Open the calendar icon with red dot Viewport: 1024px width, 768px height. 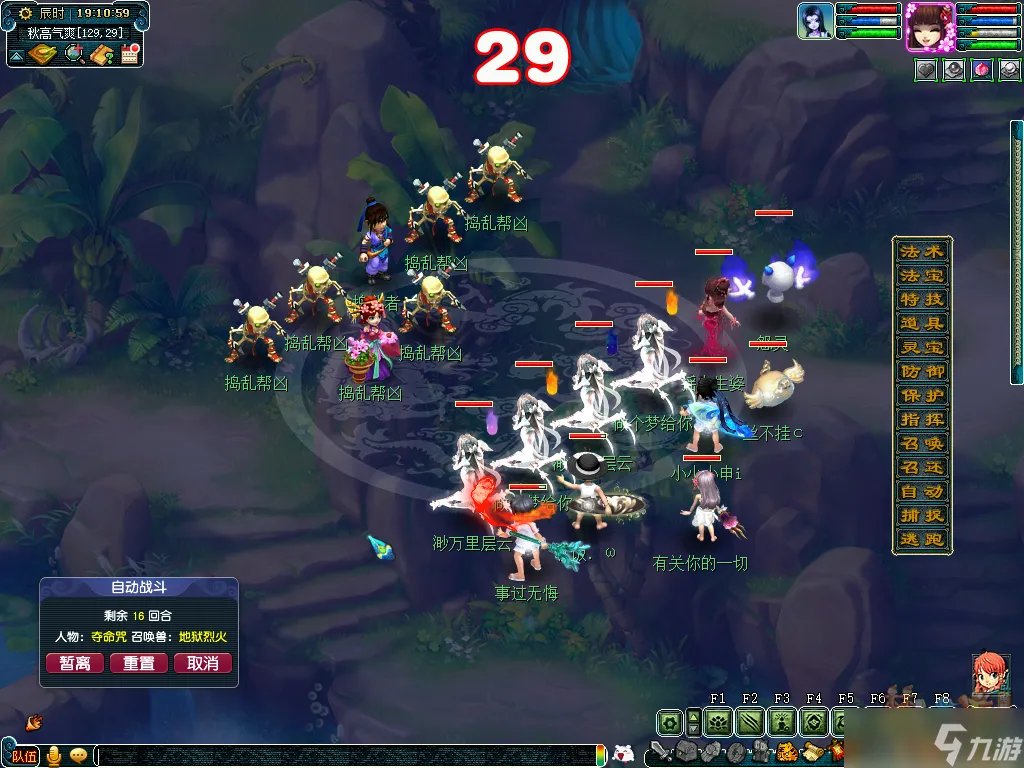[129, 55]
